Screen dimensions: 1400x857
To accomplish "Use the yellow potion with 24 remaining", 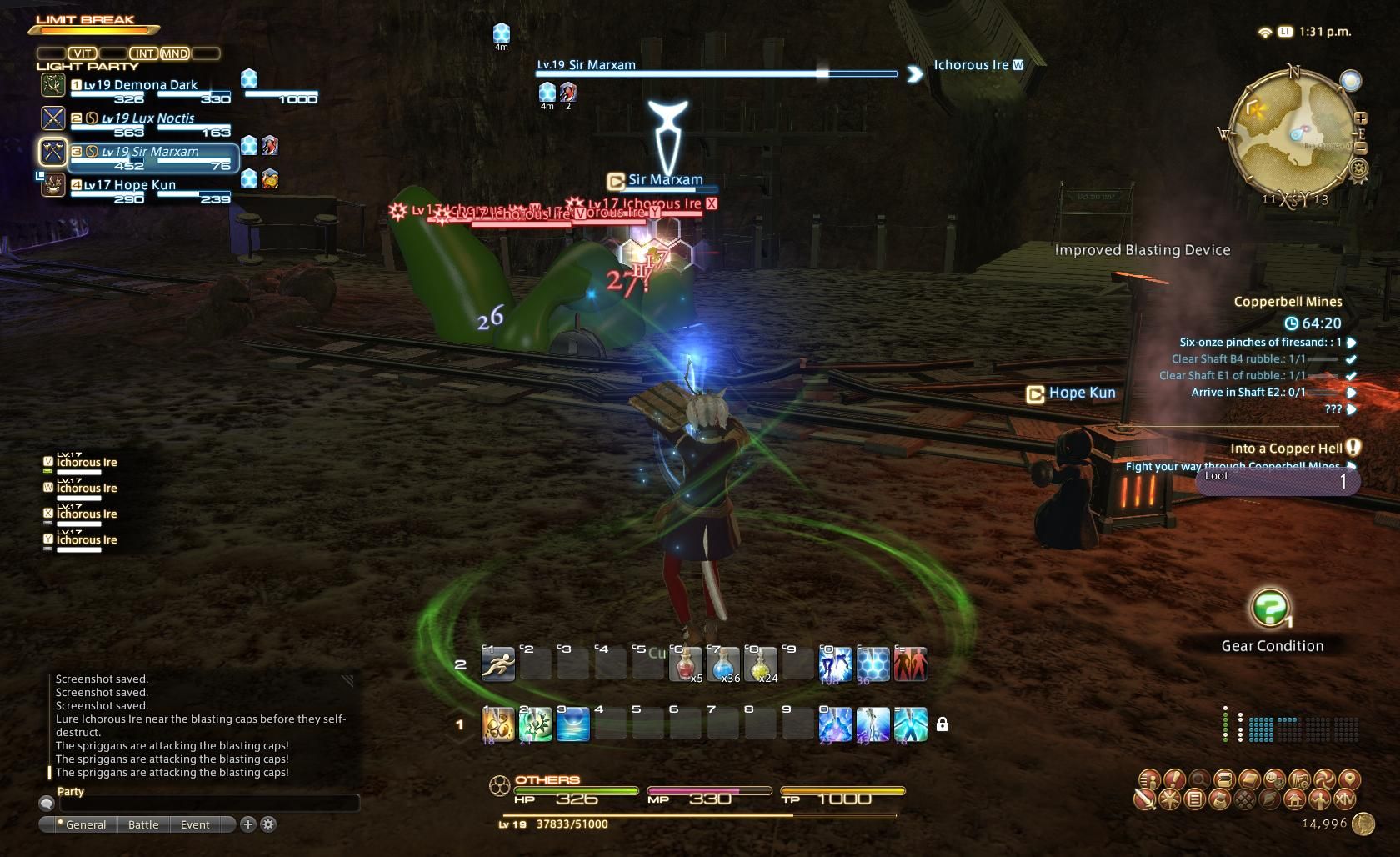I will [761, 664].
